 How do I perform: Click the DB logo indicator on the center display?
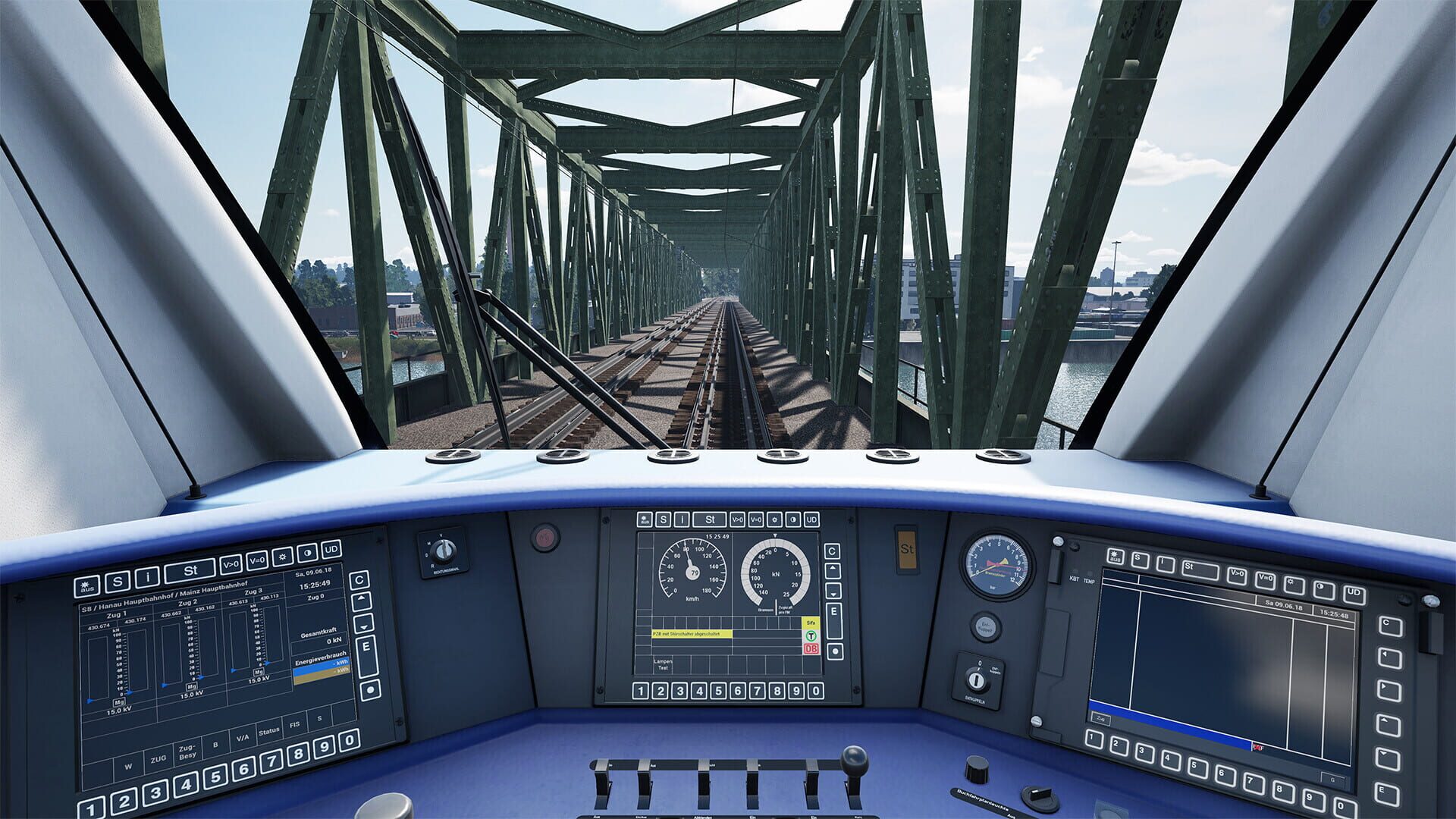(811, 649)
